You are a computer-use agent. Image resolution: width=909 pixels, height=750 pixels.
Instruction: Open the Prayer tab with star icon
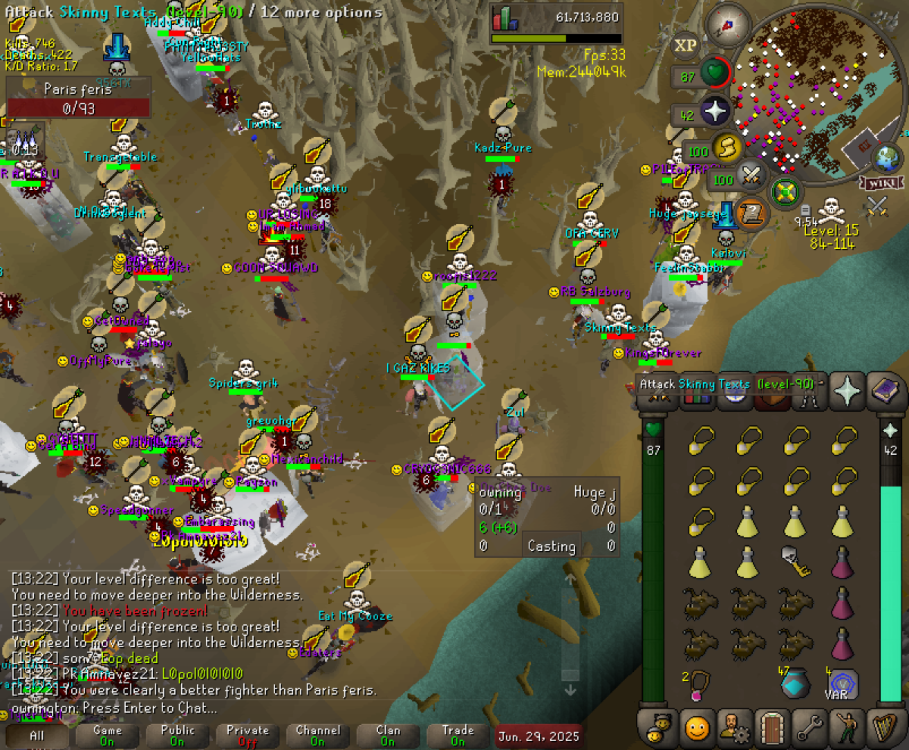[x=848, y=390]
